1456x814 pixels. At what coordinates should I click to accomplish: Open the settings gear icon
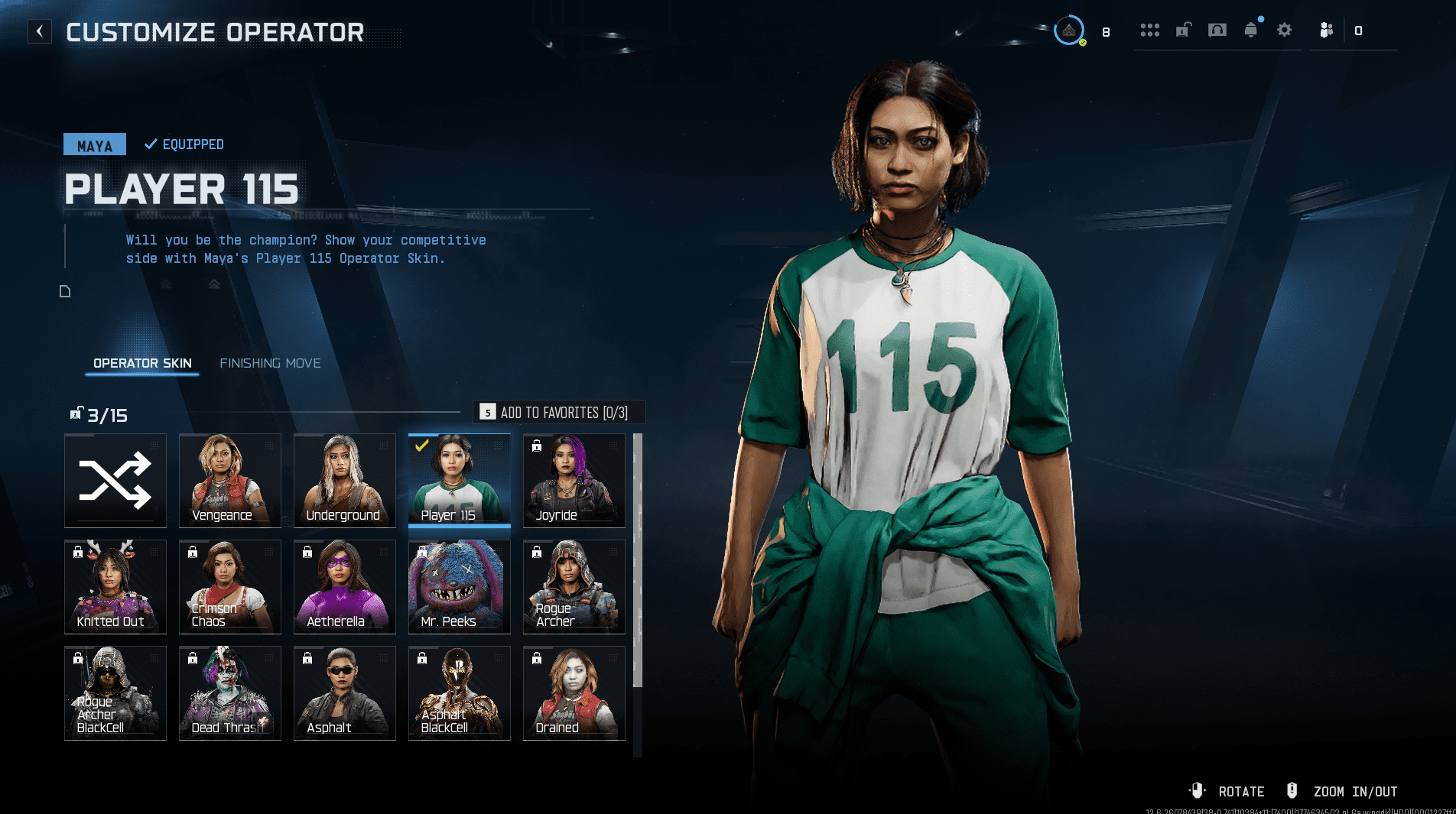1285,31
